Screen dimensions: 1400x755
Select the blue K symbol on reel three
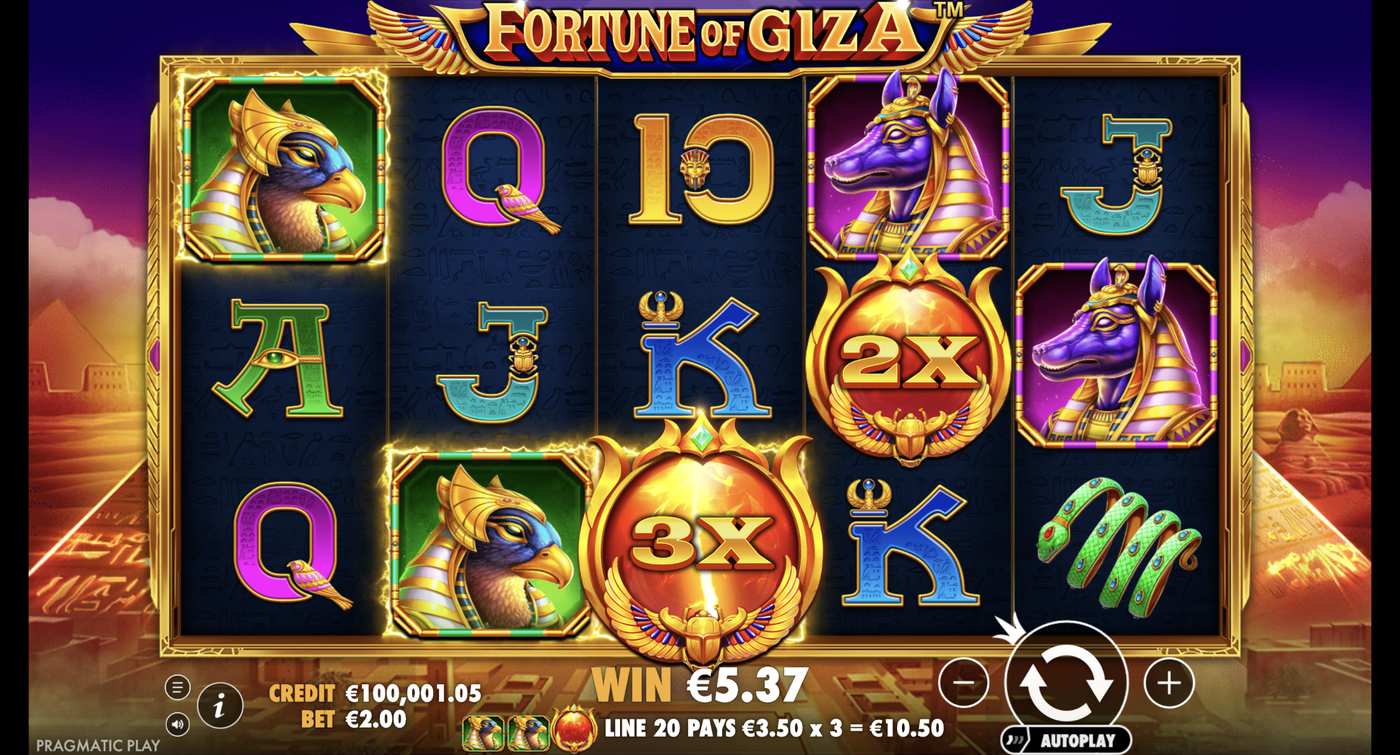(x=700, y=360)
